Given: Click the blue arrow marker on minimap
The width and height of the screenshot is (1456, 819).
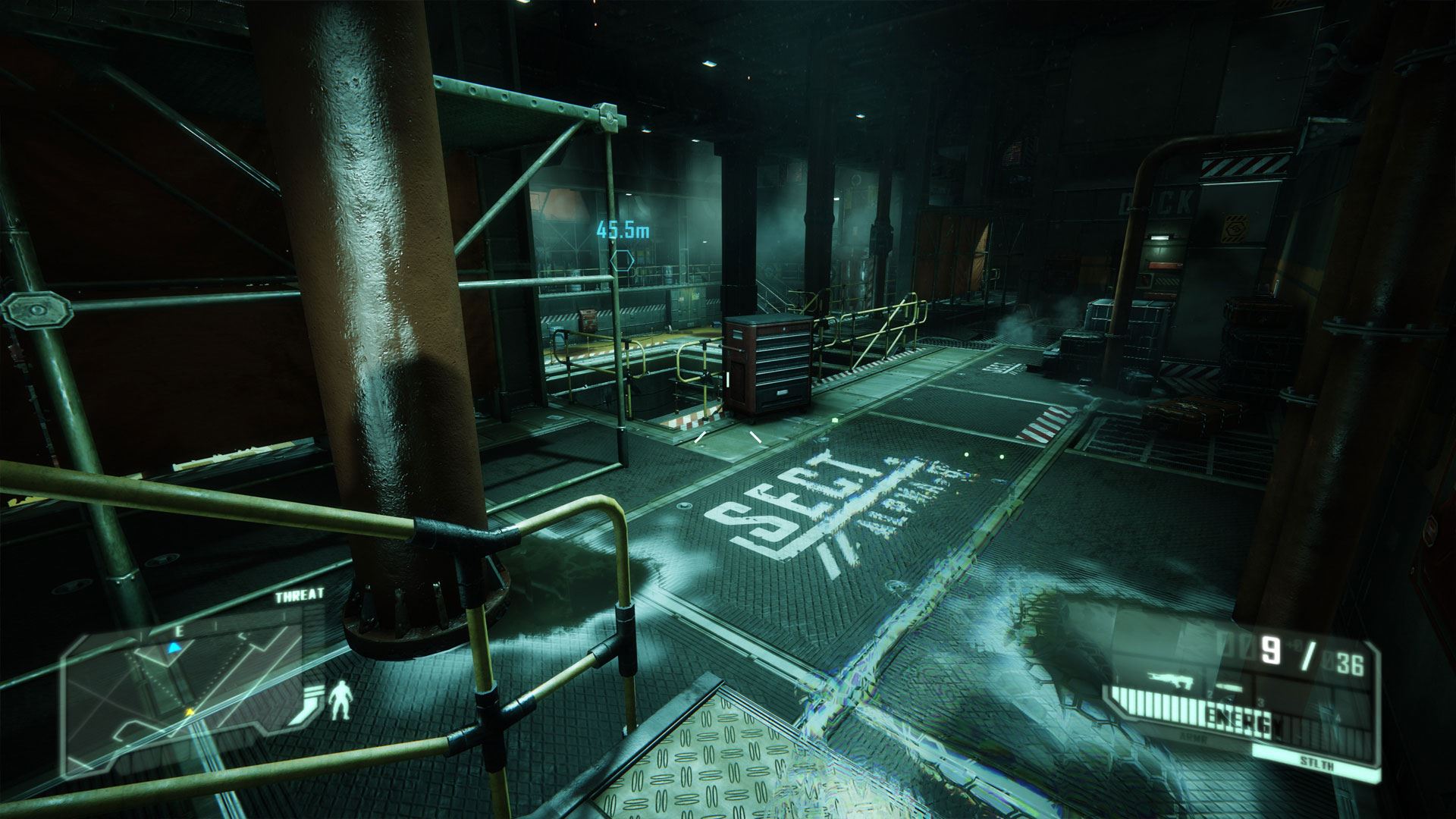Looking at the screenshot, I should click(174, 647).
